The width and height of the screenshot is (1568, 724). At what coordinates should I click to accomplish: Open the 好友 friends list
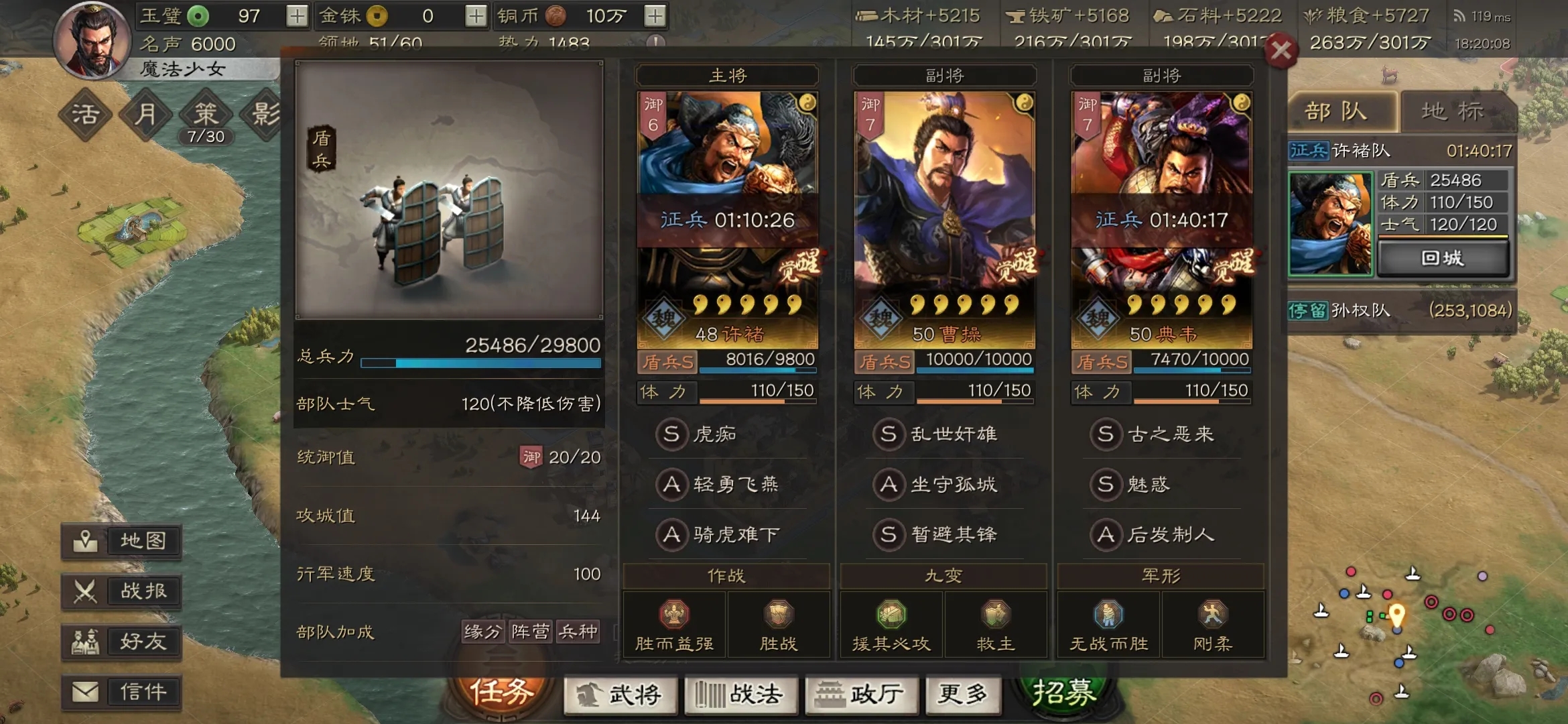coord(121,642)
